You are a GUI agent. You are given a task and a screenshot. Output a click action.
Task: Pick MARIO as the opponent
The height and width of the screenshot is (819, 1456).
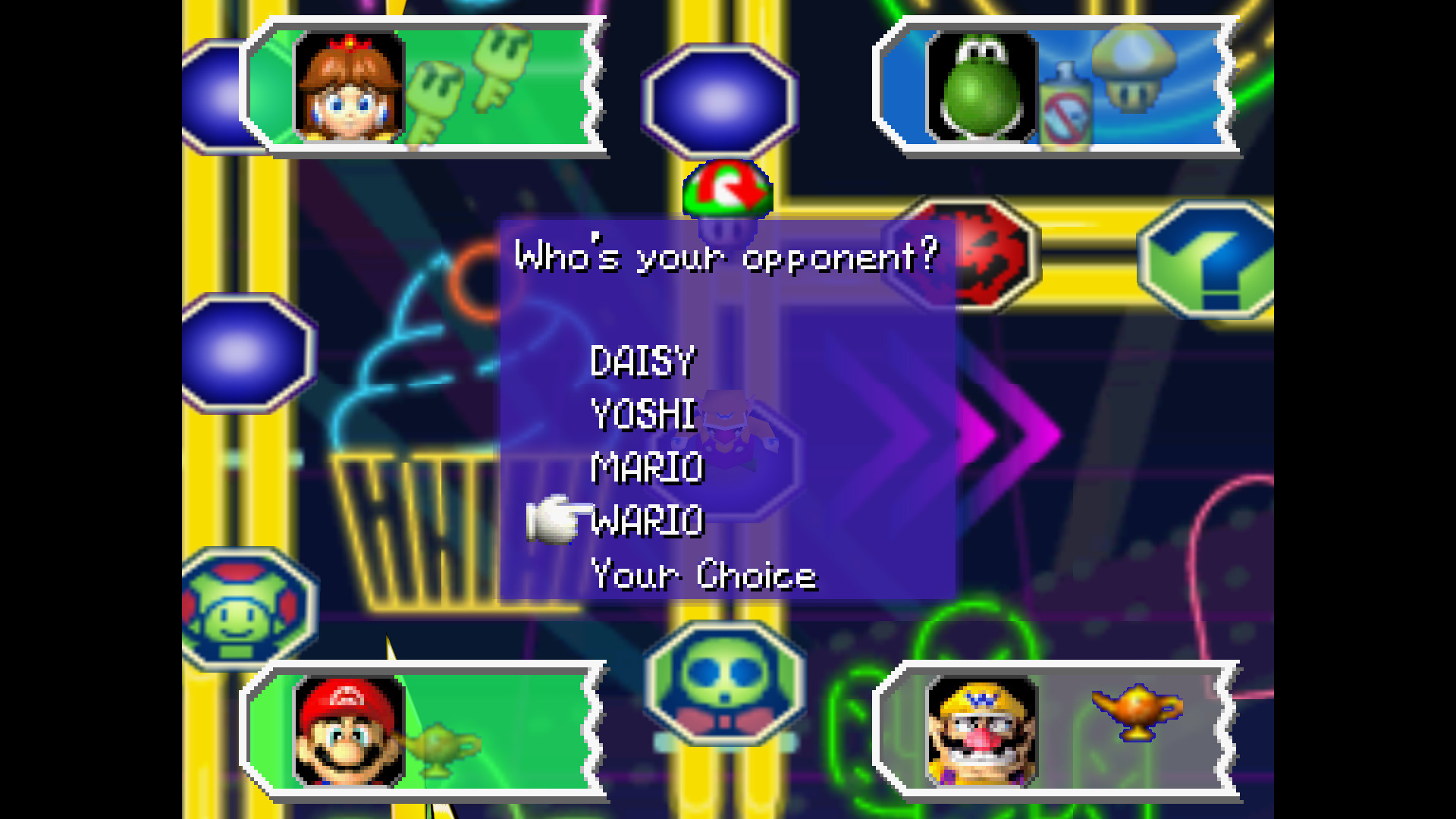[x=647, y=468]
